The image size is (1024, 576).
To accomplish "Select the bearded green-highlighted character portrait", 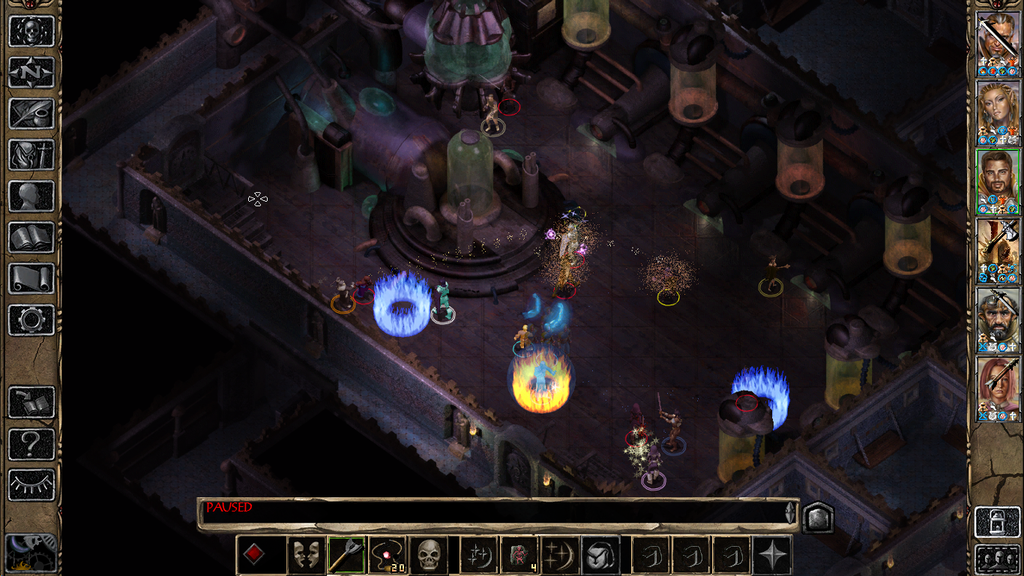I will pyautogui.click(x=998, y=181).
